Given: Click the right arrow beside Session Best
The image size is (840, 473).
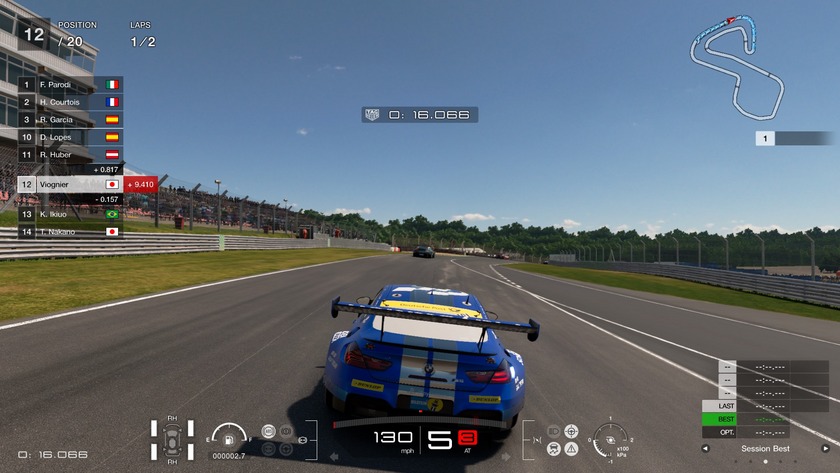Looking at the screenshot, I should (826, 449).
